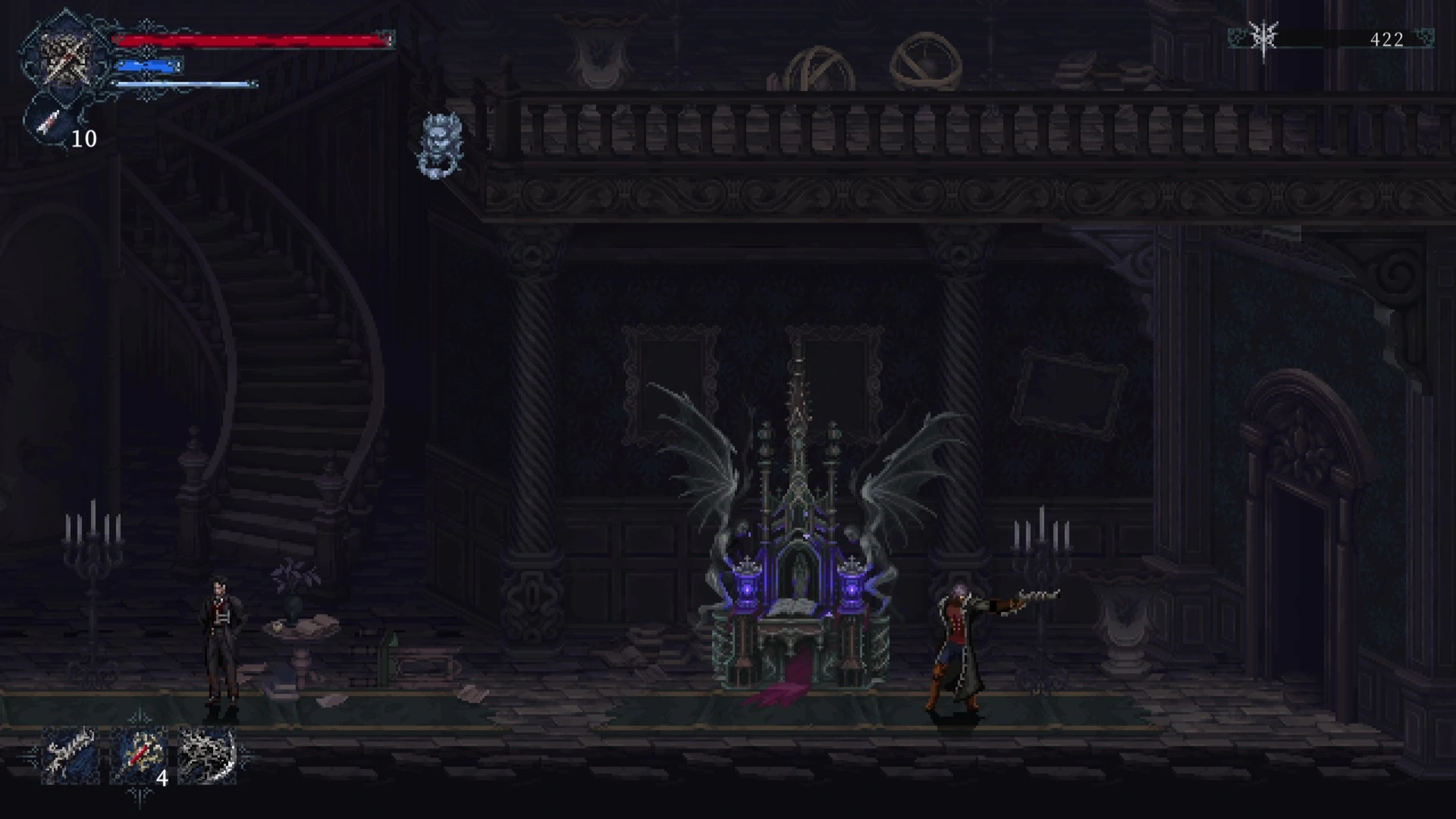Screen dimensions: 1456x819
Task: Select the healing vial icon showing 10
Action: pyautogui.click(x=49, y=121)
